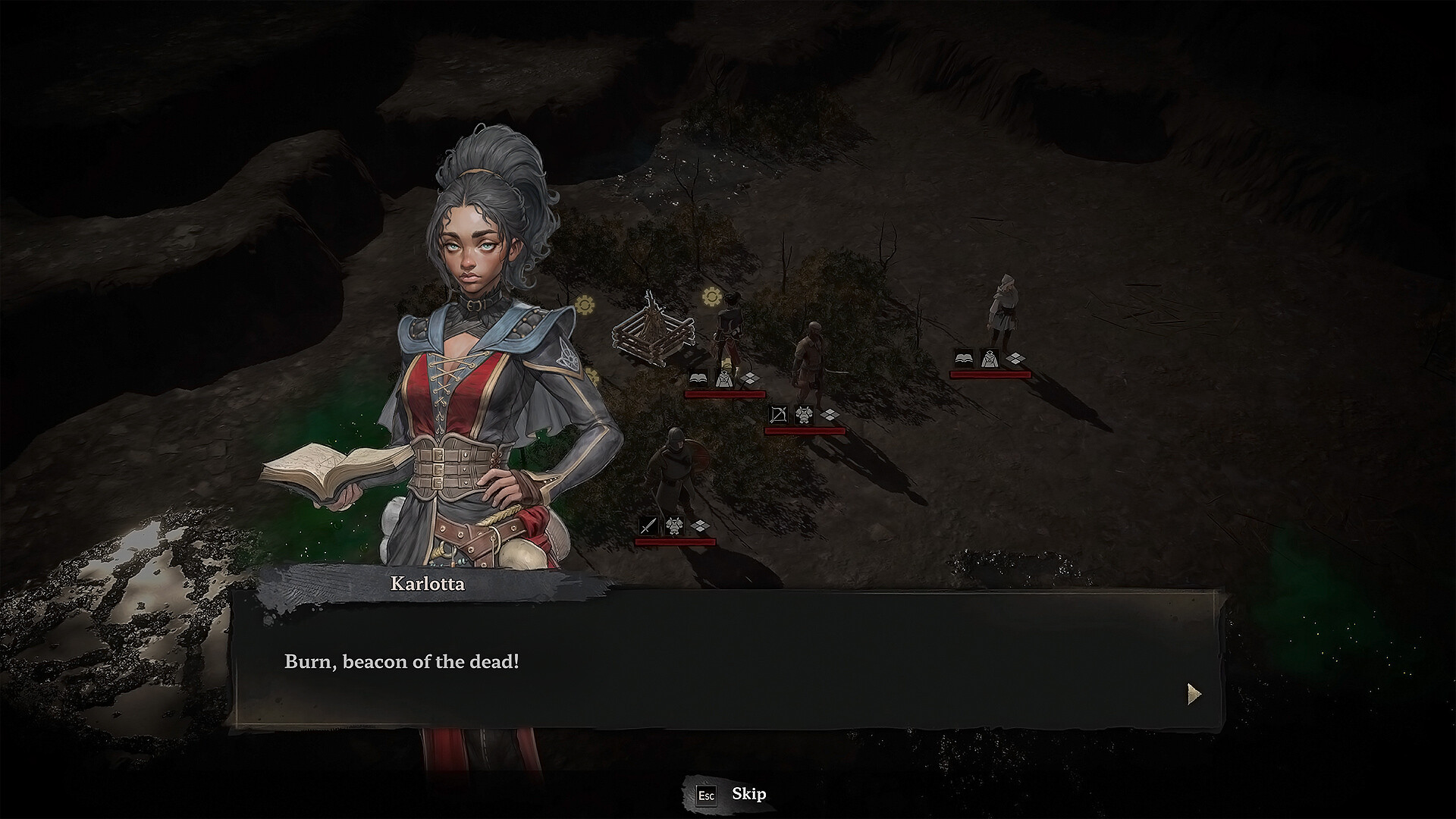Click the red health bar beneath the hooded figure
The height and width of the screenshot is (819, 1456).
pyautogui.click(x=990, y=374)
